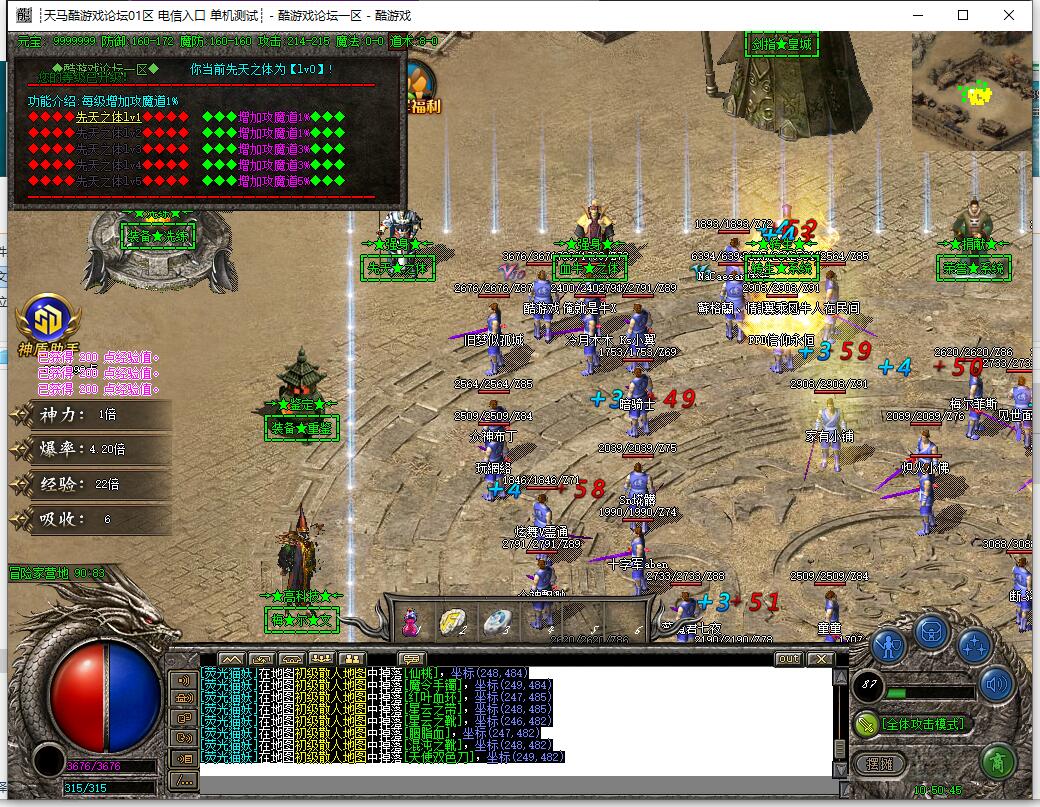Click the green 商 shop button
Screen dimensions: 1040x807
click(x=996, y=761)
